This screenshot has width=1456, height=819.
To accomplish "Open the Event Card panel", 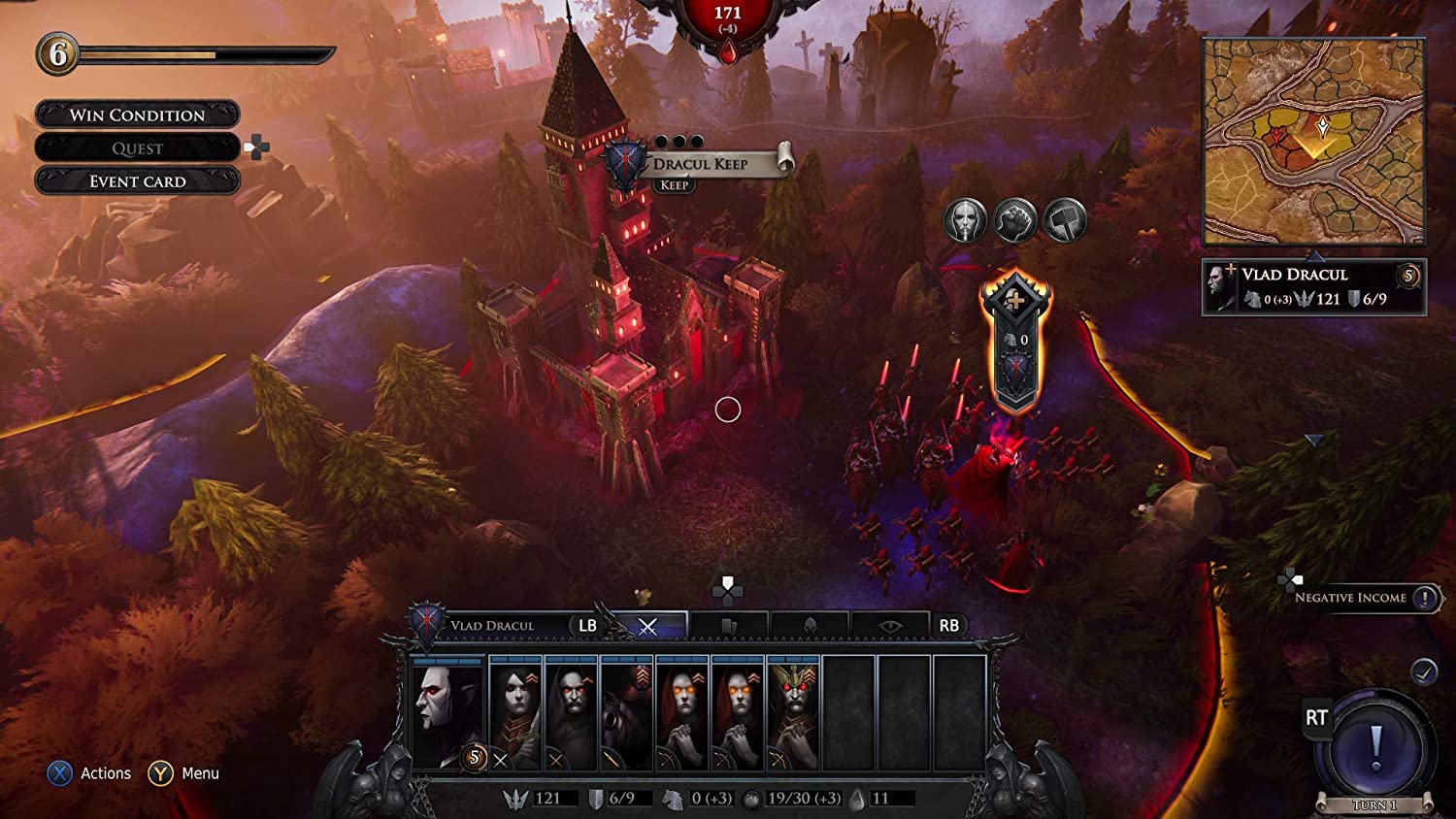I will click(138, 181).
